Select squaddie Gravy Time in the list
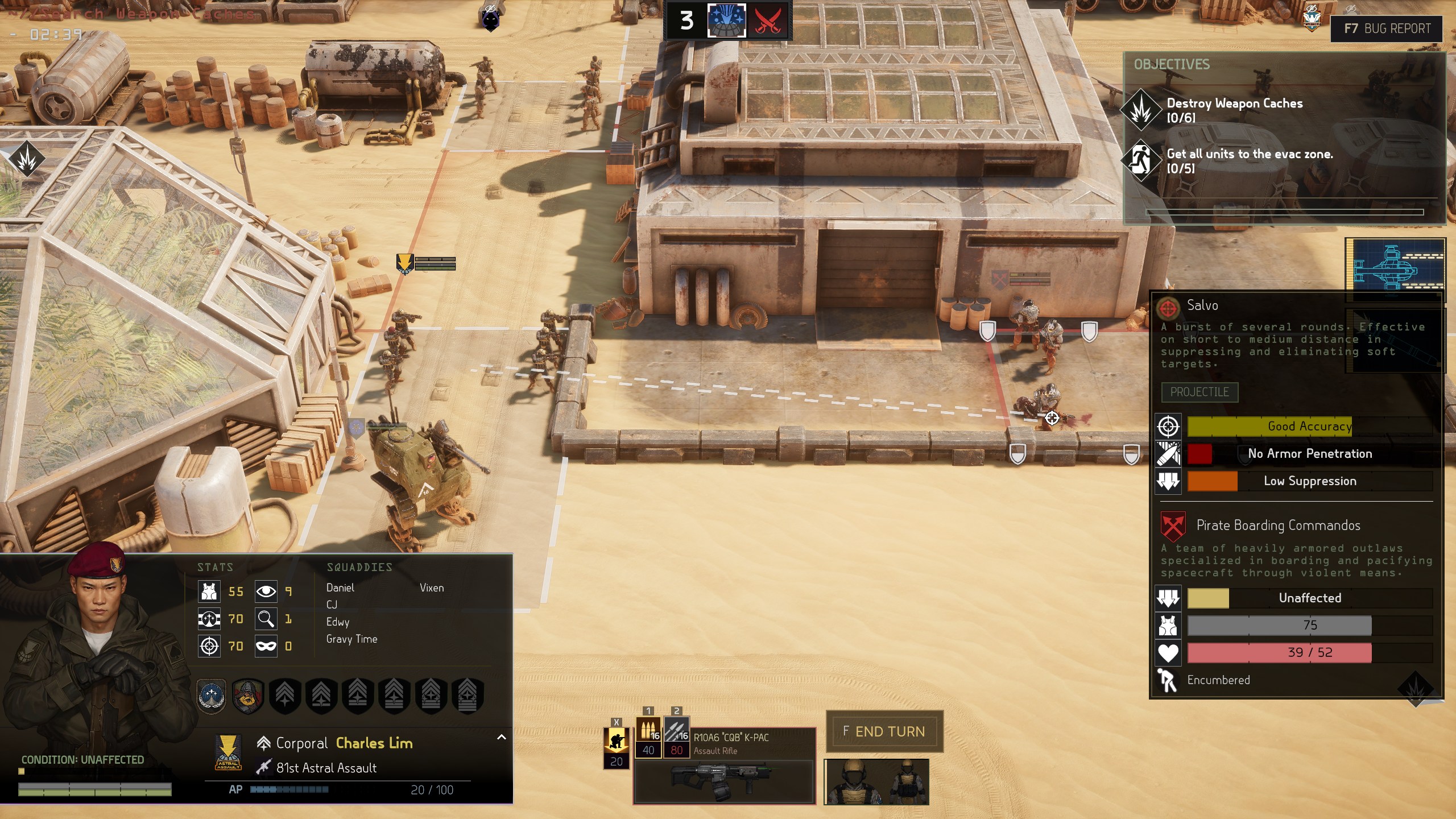 (x=351, y=639)
